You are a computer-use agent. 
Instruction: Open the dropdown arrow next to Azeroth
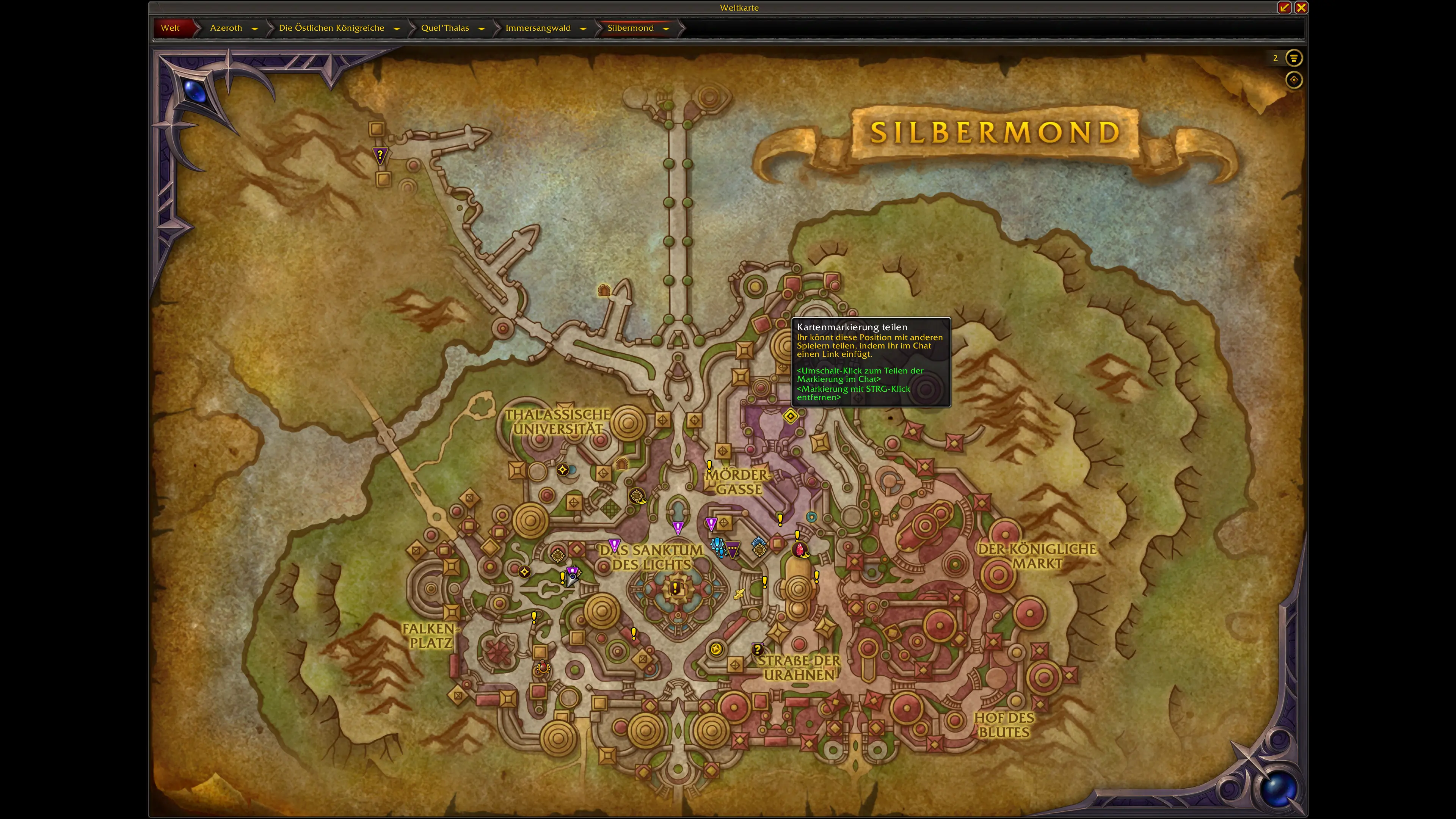pyautogui.click(x=254, y=28)
